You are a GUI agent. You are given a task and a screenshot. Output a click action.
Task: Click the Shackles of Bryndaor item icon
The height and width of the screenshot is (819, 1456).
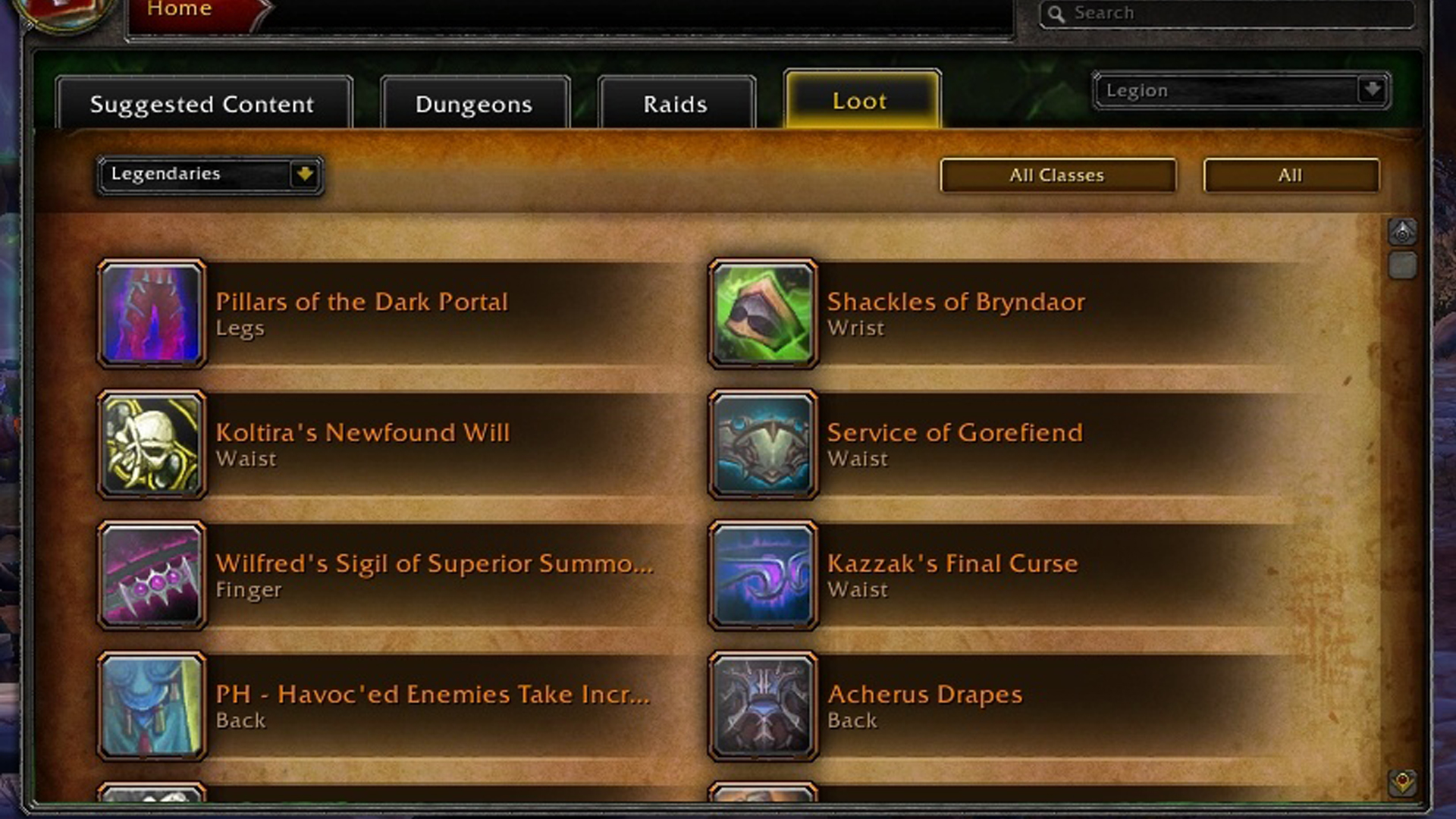(763, 314)
